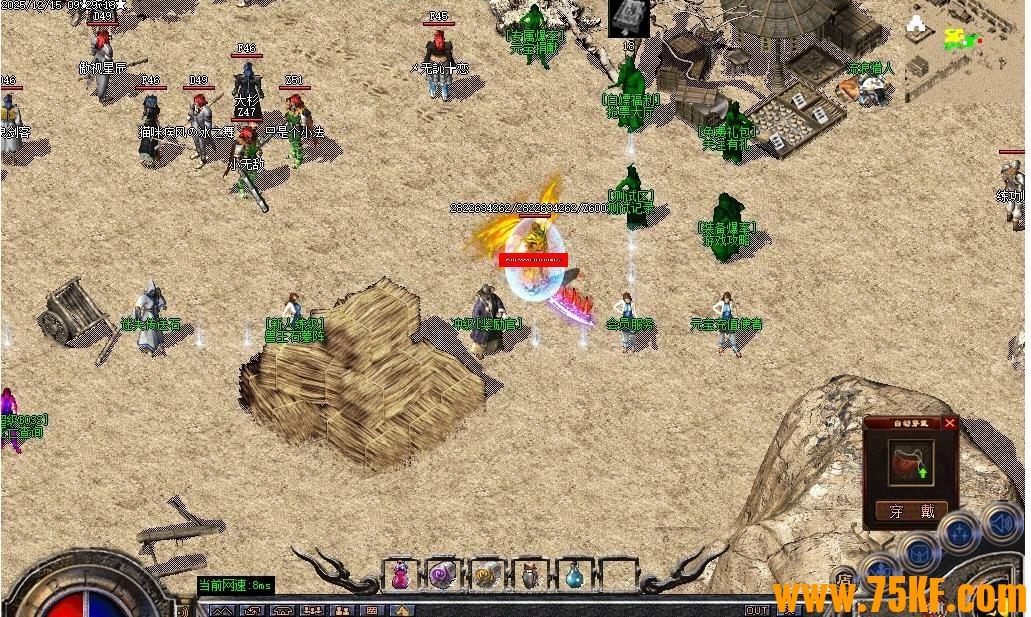
Task: Use the pink potion hotbar slot
Action: point(400,575)
